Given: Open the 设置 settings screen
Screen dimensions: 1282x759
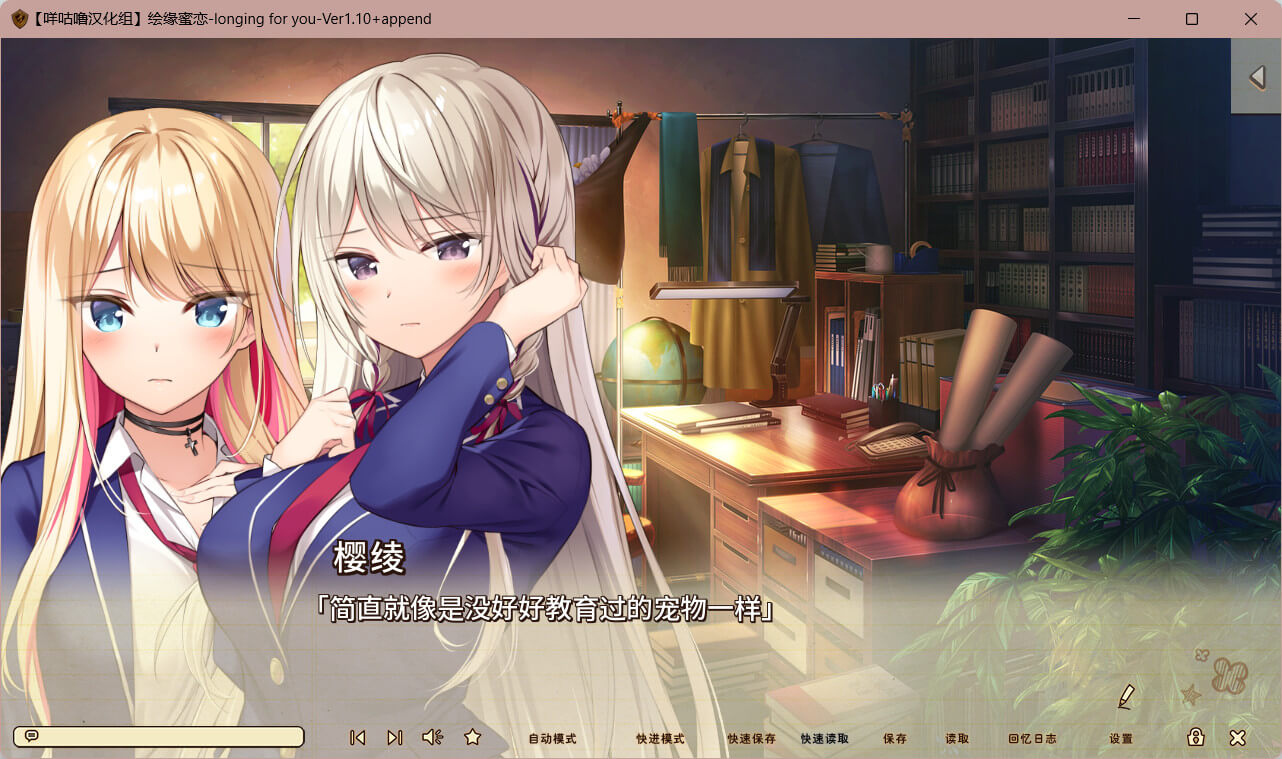Looking at the screenshot, I should 1121,739.
